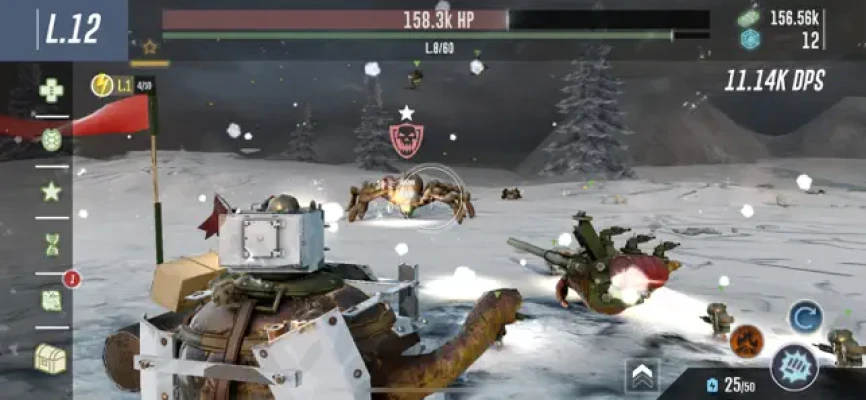Click the red skull boss marker

(x=406, y=140)
